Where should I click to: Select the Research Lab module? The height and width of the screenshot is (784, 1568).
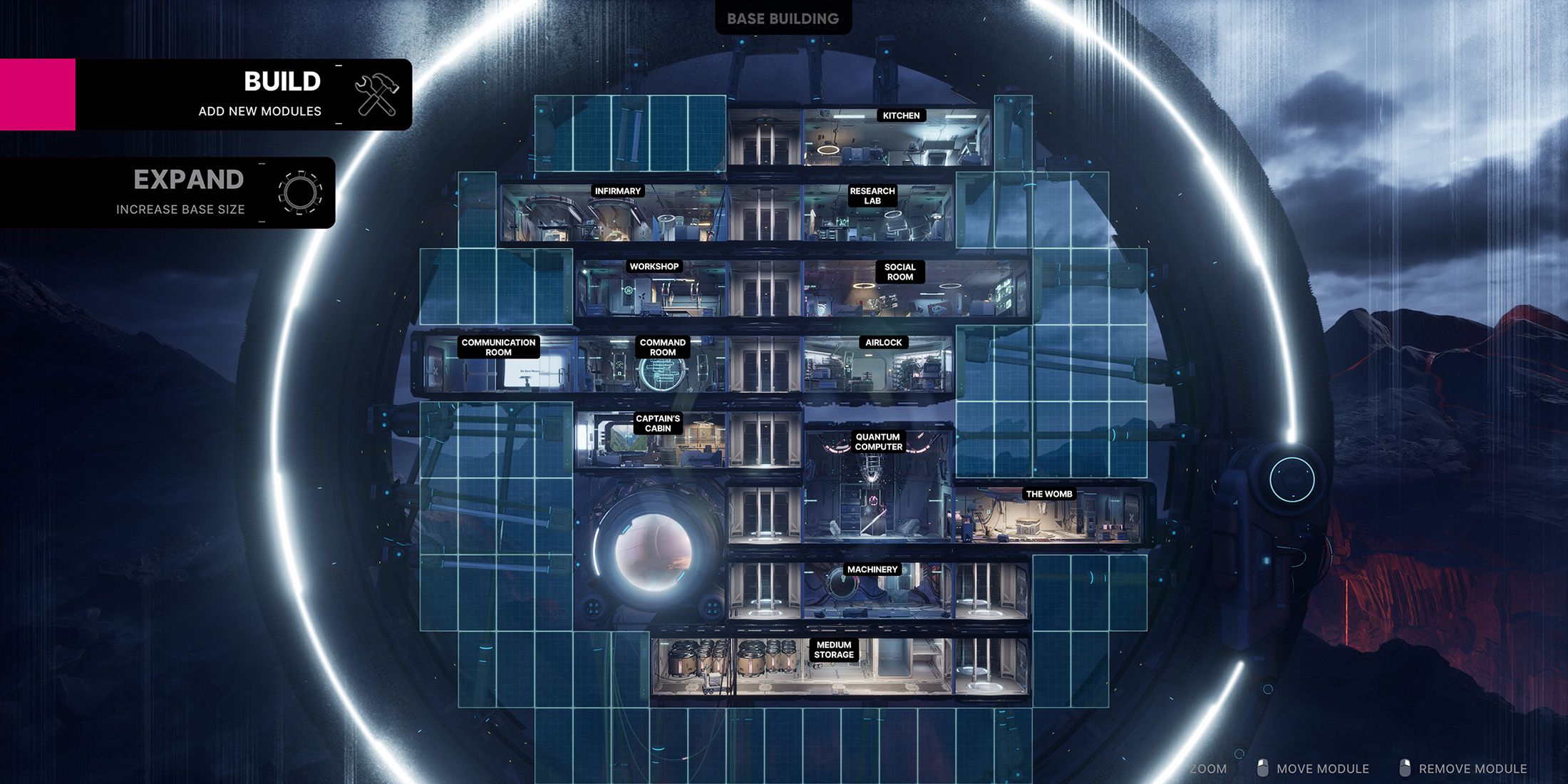(872, 195)
